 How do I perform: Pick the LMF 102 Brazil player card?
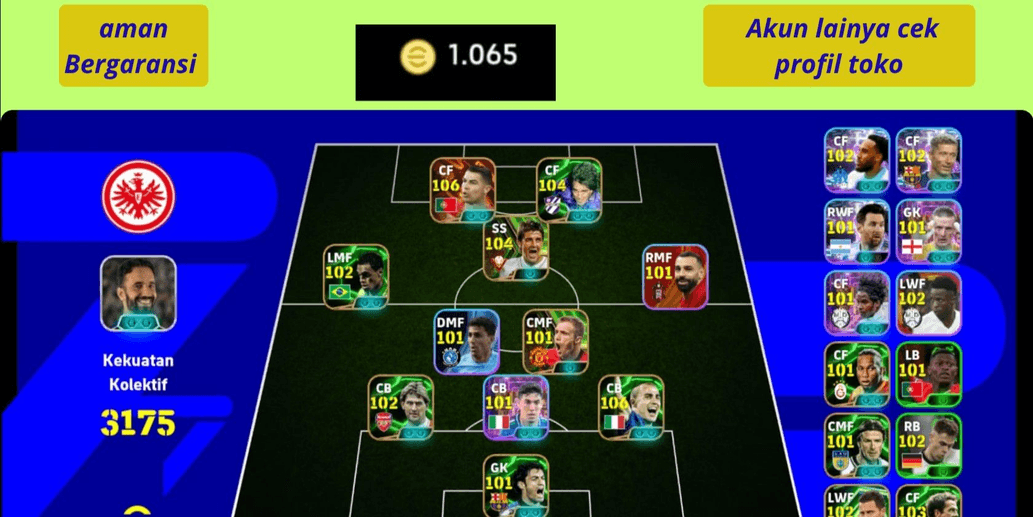pyautogui.click(x=356, y=275)
